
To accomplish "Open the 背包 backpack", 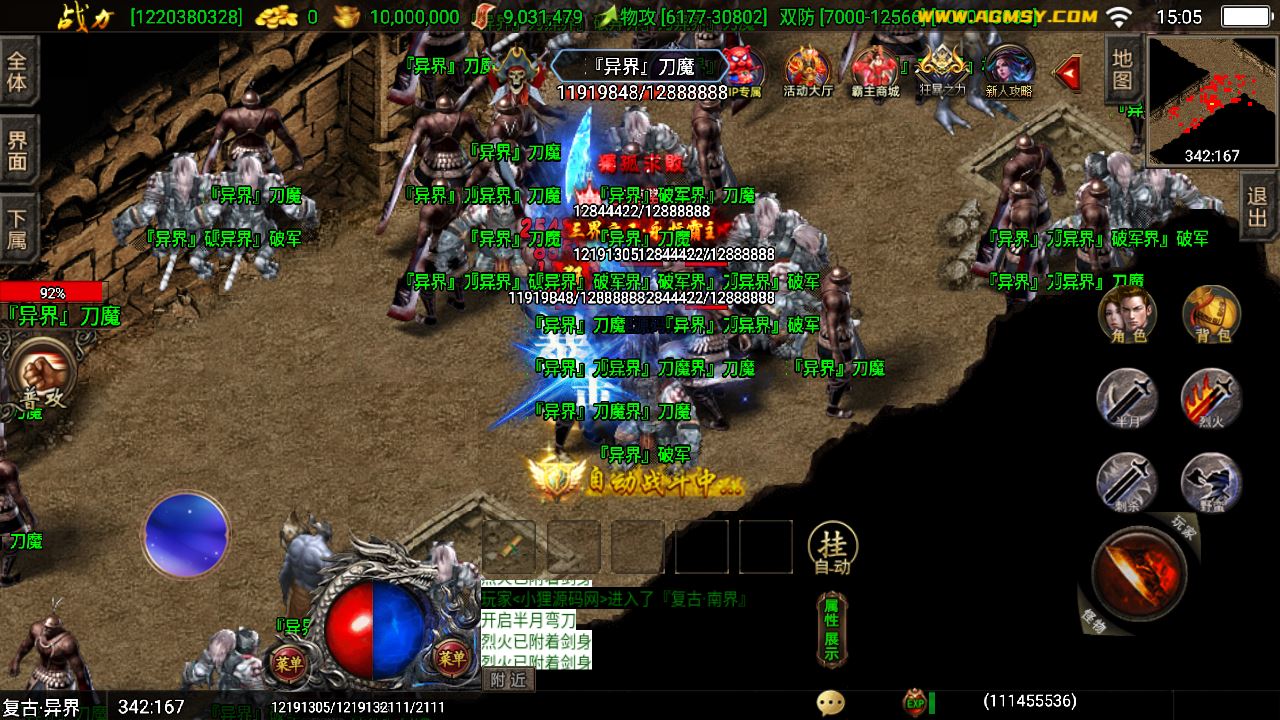I will [x=1211, y=315].
